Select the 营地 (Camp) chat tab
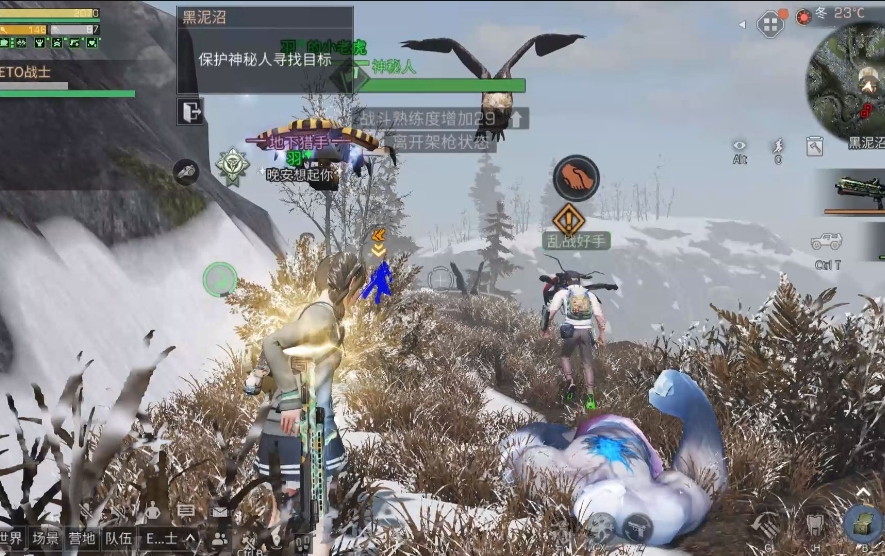The height and width of the screenshot is (556, 885). pyautogui.click(x=82, y=538)
